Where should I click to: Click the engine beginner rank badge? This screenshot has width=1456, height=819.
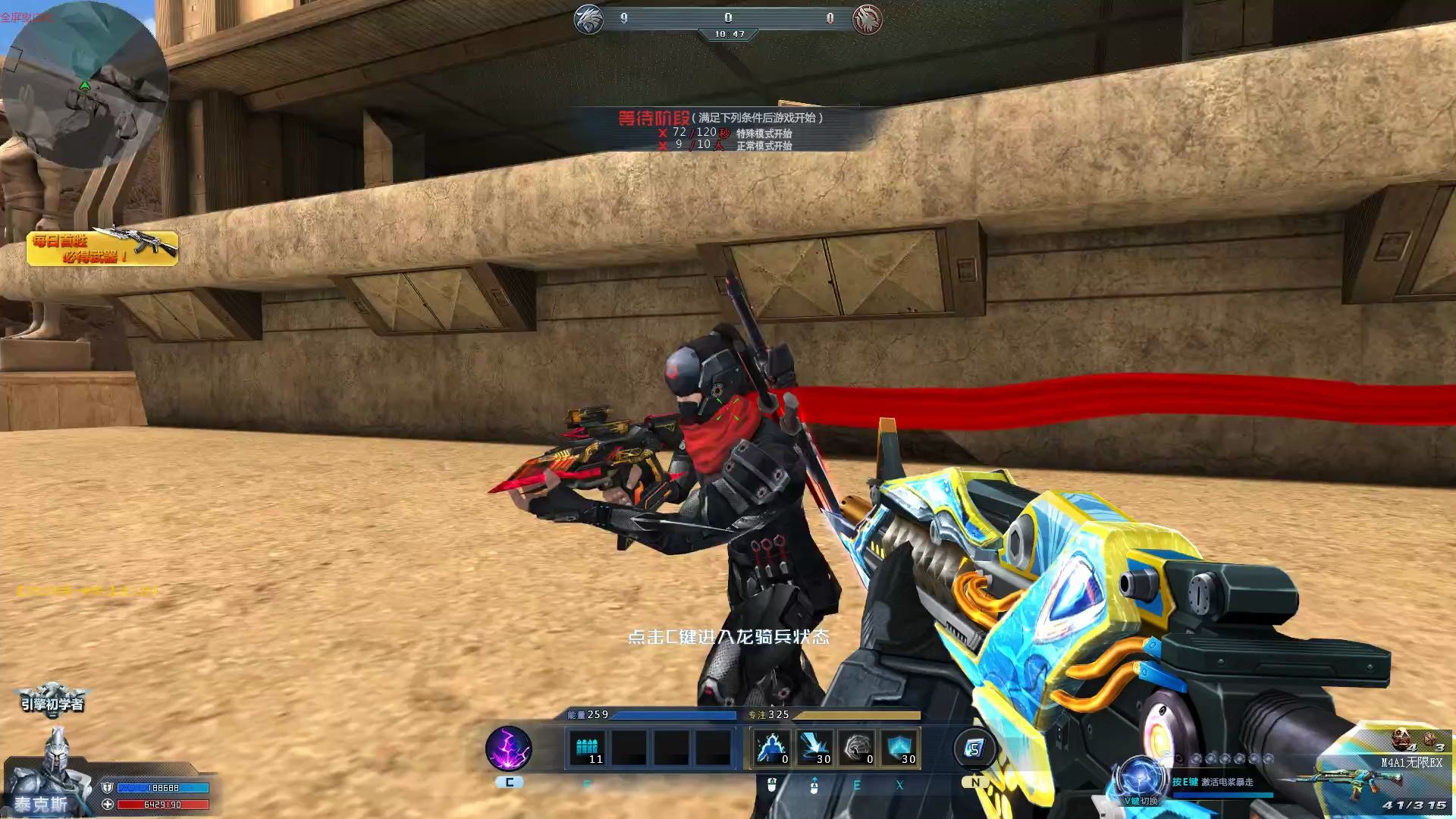52,699
